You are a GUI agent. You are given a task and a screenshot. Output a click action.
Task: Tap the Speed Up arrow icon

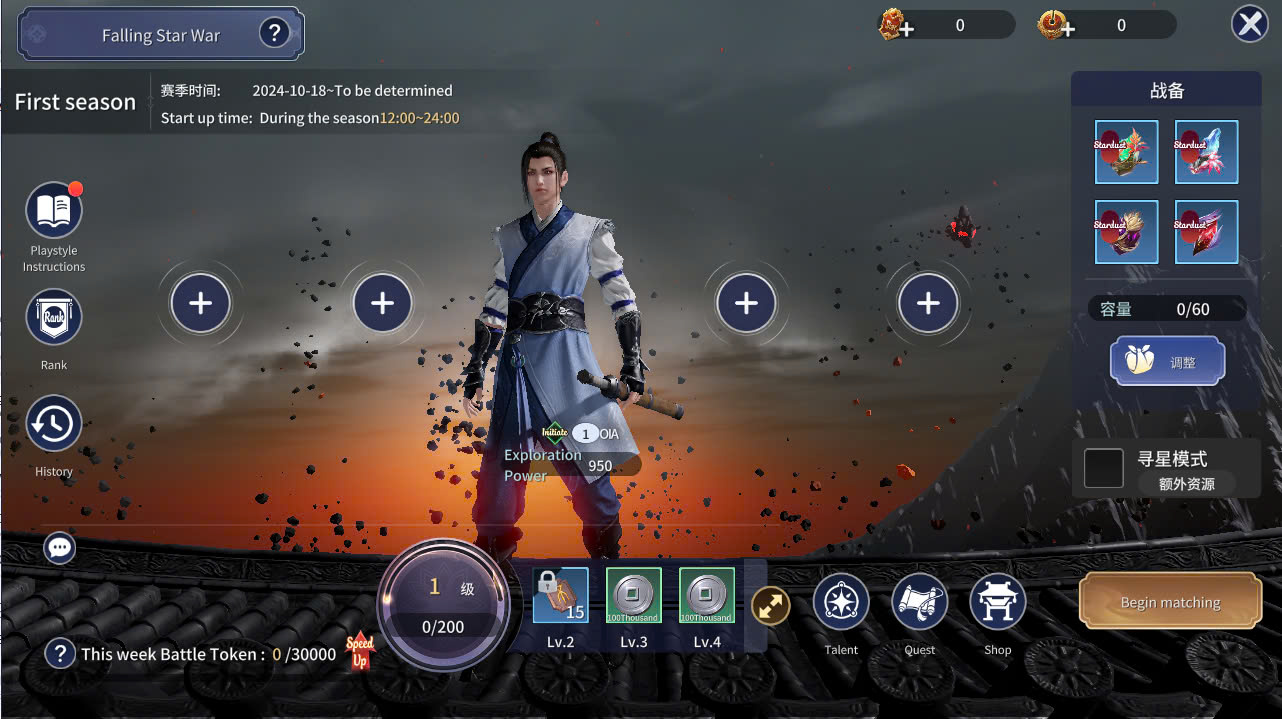pos(360,651)
